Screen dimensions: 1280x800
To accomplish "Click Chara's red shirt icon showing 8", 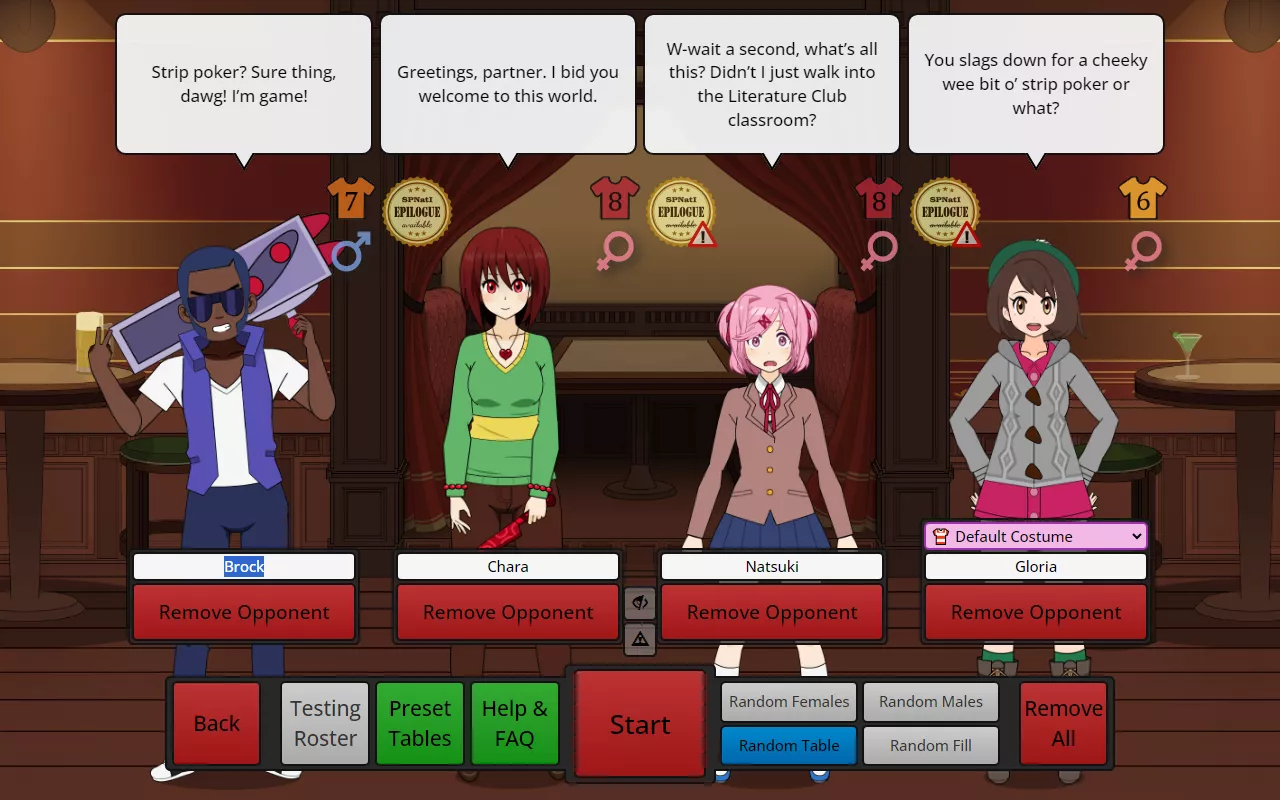I will [614, 200].
